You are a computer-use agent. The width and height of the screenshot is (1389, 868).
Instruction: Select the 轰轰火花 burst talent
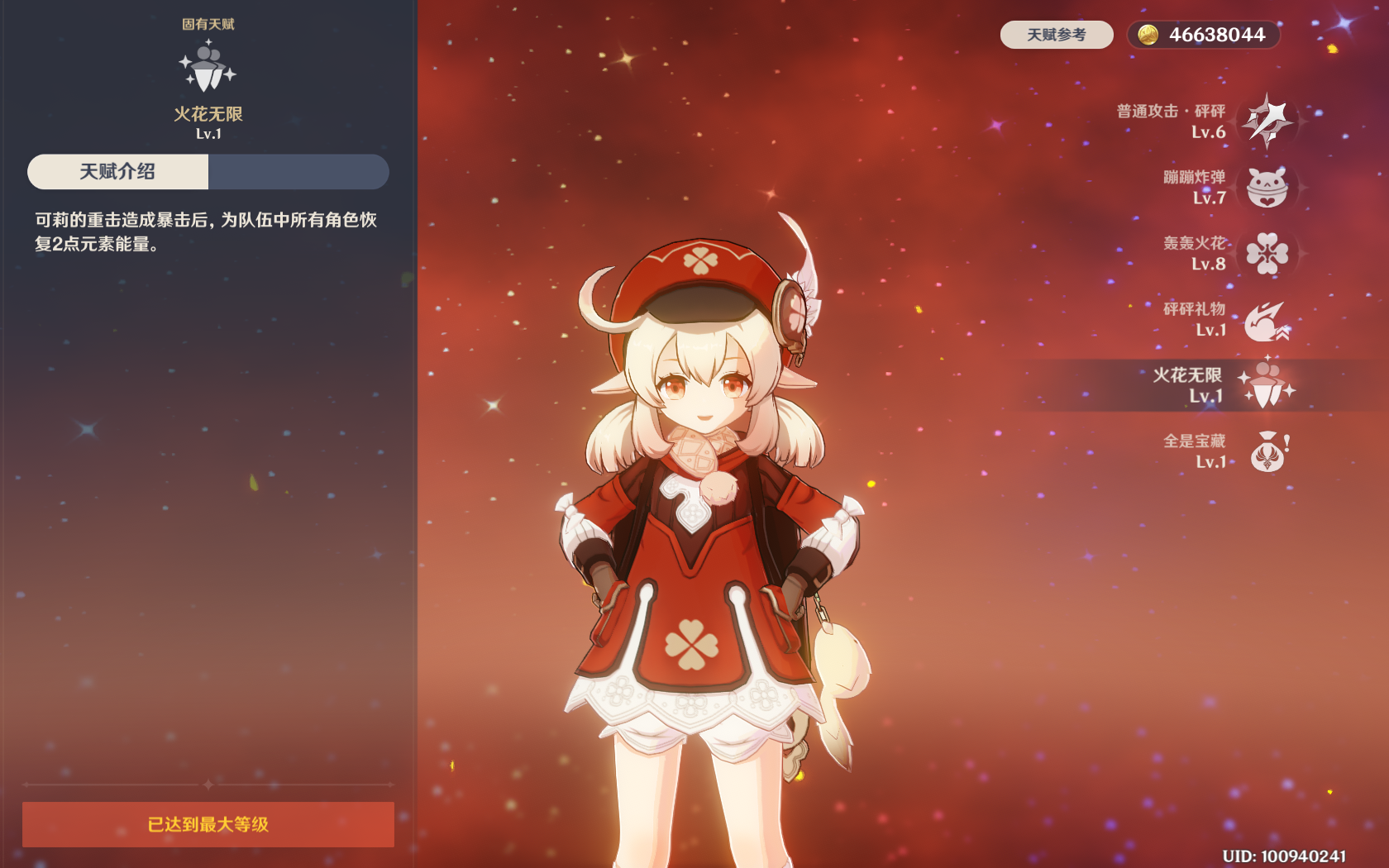(x=1267, y=253)
